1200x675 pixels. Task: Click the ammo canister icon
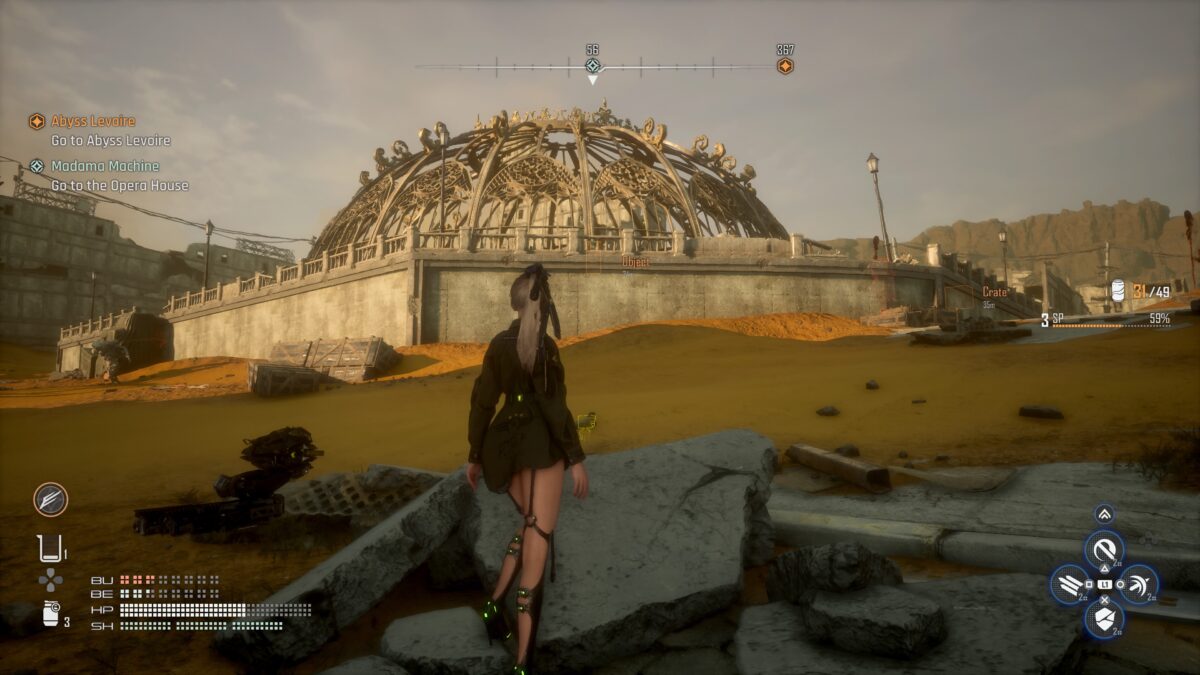point(1118,291)
